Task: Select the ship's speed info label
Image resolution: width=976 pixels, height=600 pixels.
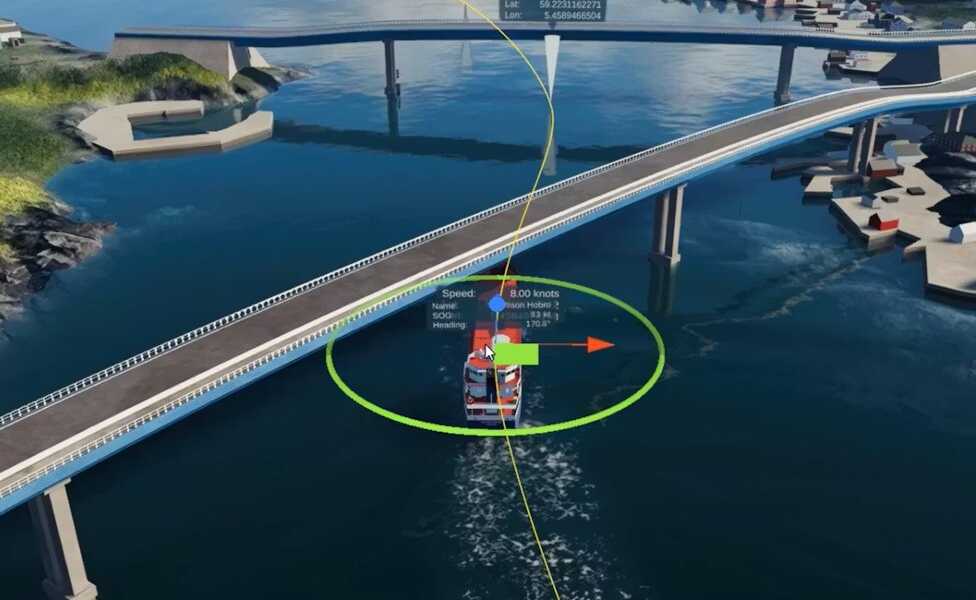Action: click(501, 293)
